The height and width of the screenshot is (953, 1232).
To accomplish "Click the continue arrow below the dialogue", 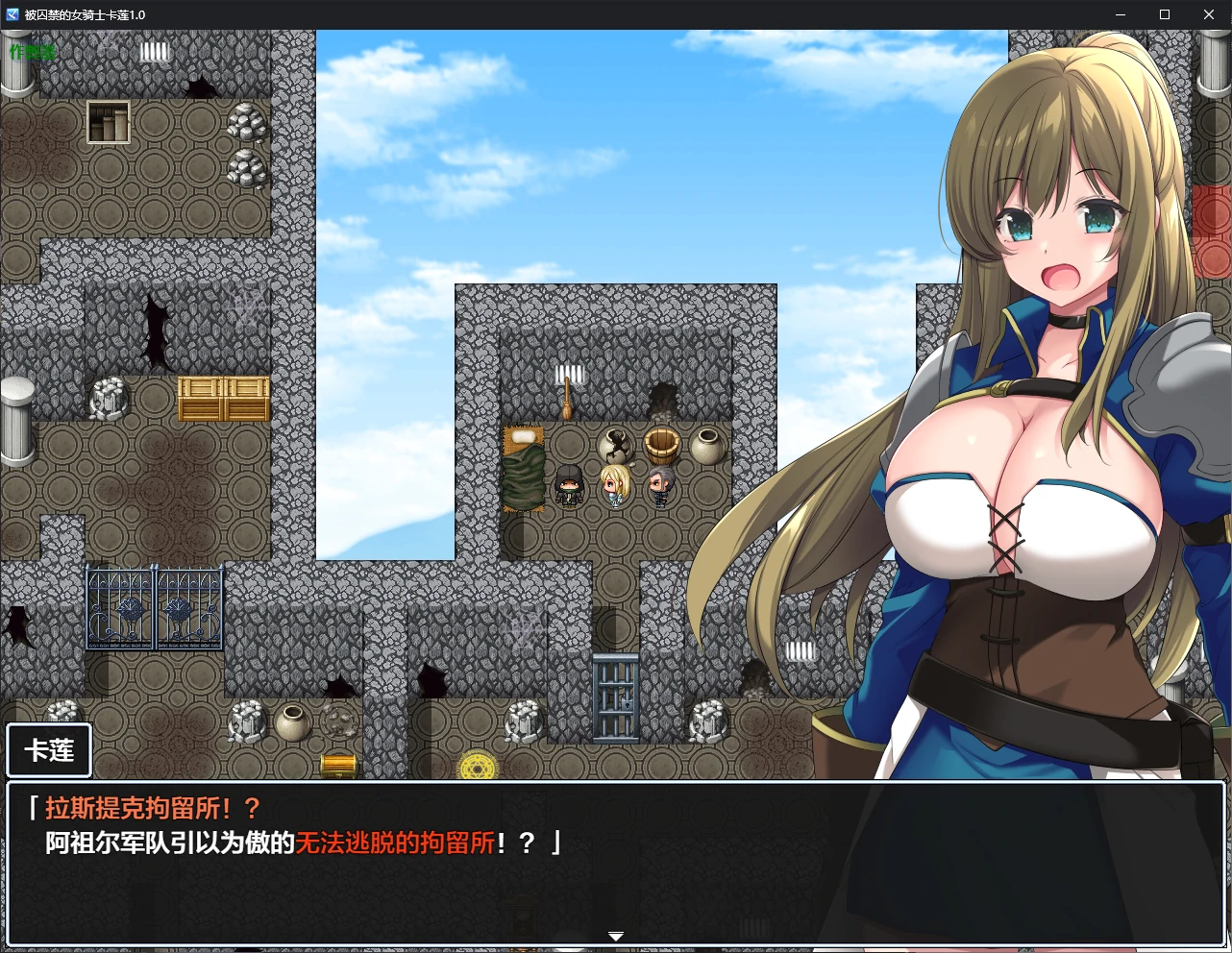I will click(x=615, y=936).
